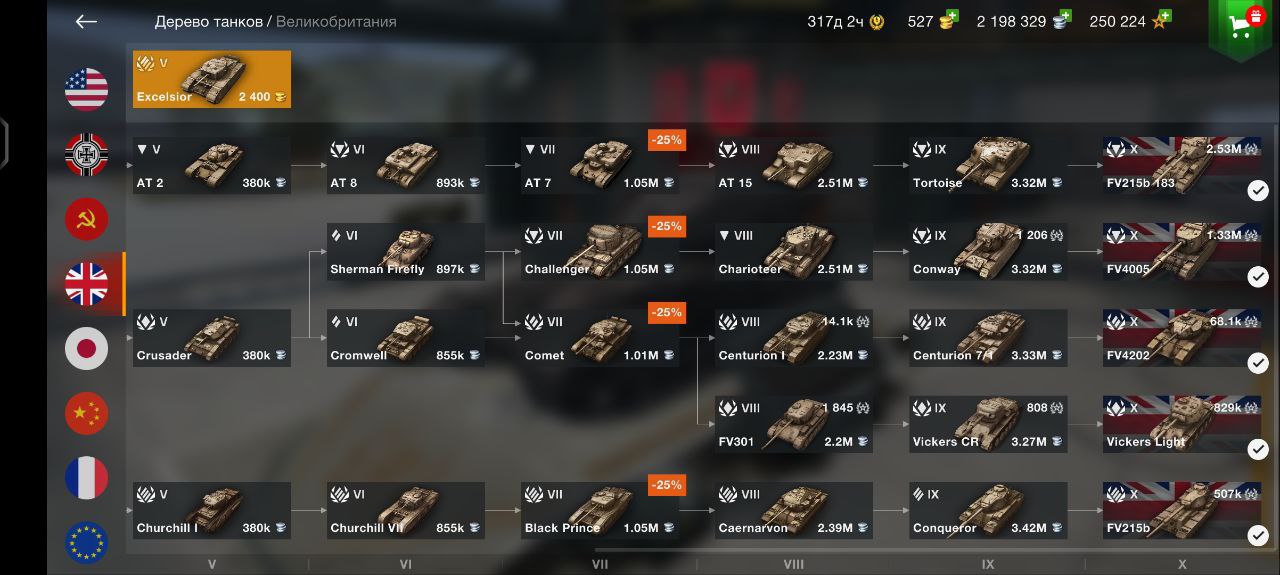Select the FV4005 tier X tank
The height and width of the screenshot is (575, 1280).
[x=1182, y=252]
